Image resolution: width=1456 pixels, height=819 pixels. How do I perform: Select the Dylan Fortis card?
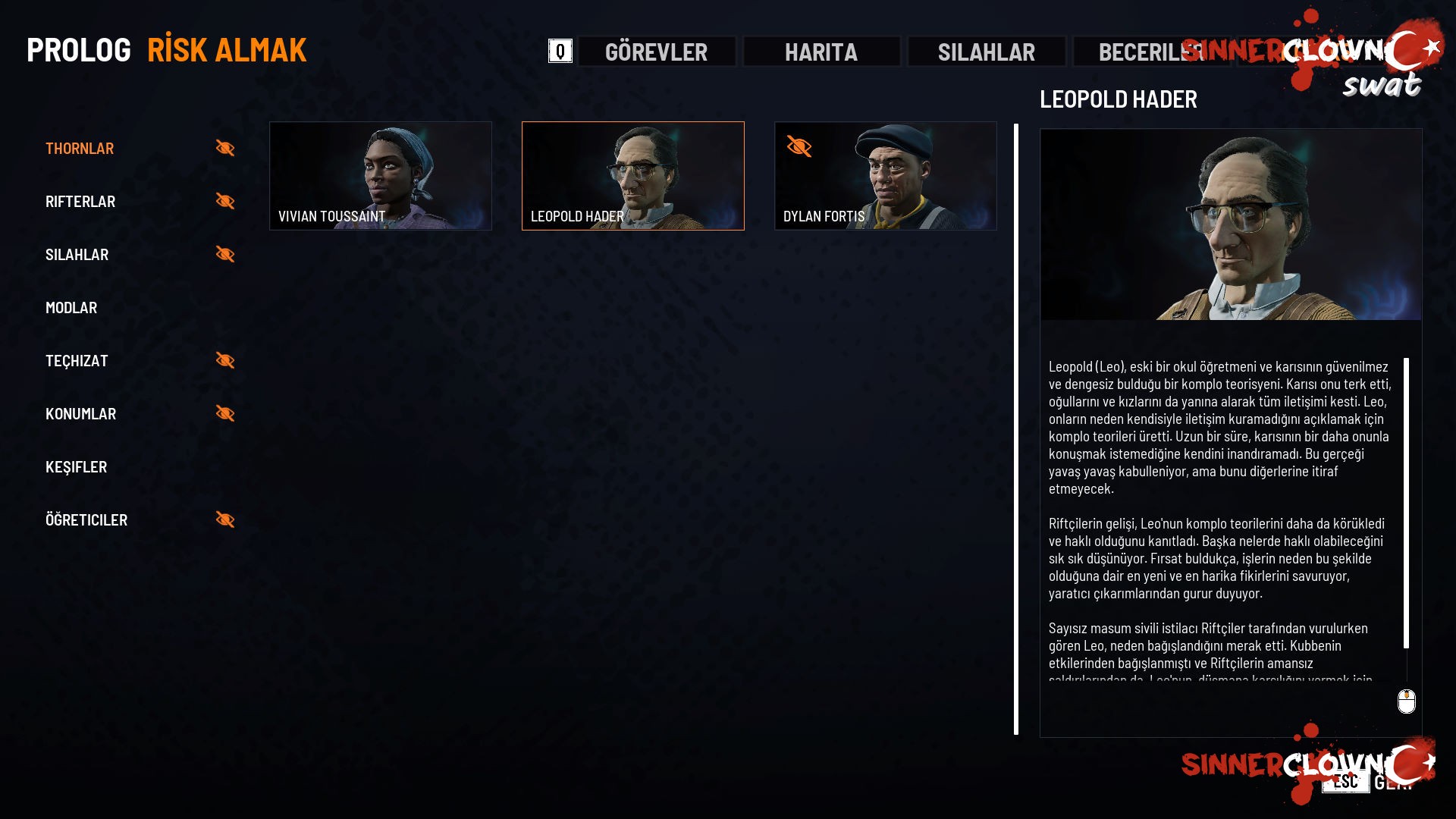[x=886, y=176]
